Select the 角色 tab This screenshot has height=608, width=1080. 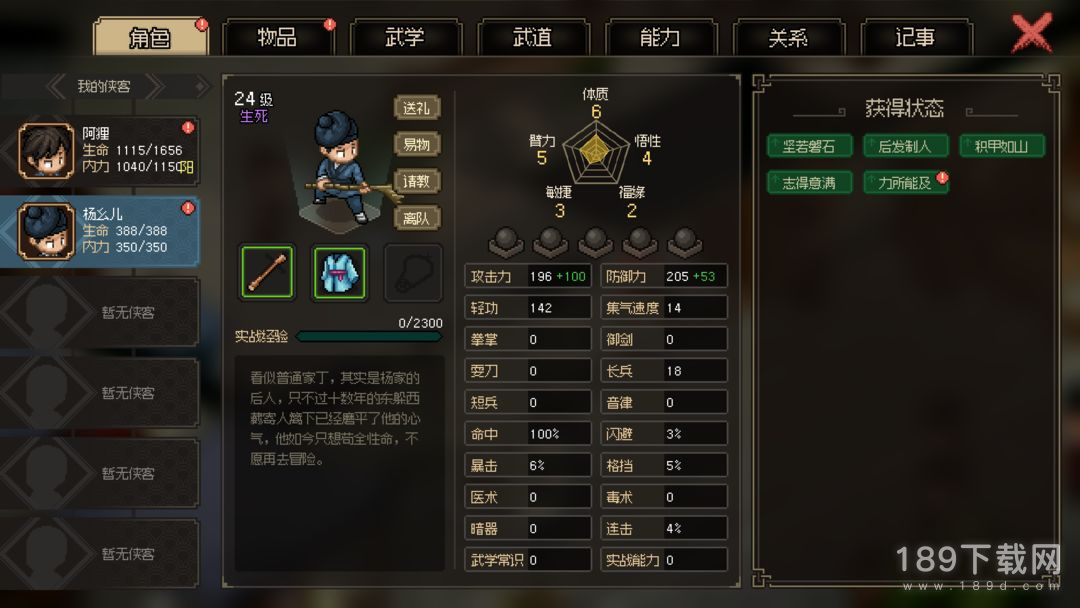150,38
